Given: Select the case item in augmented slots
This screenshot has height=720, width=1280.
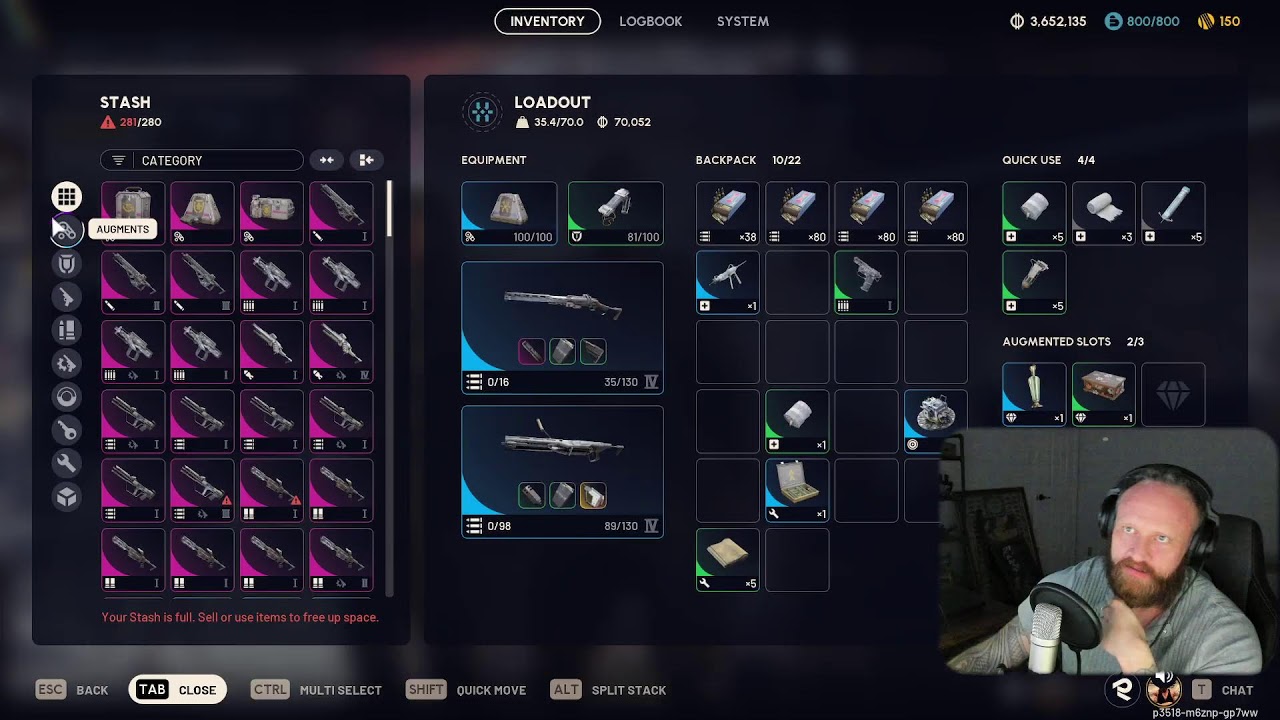Looking at the screenshot, I should pos(1103,394).
